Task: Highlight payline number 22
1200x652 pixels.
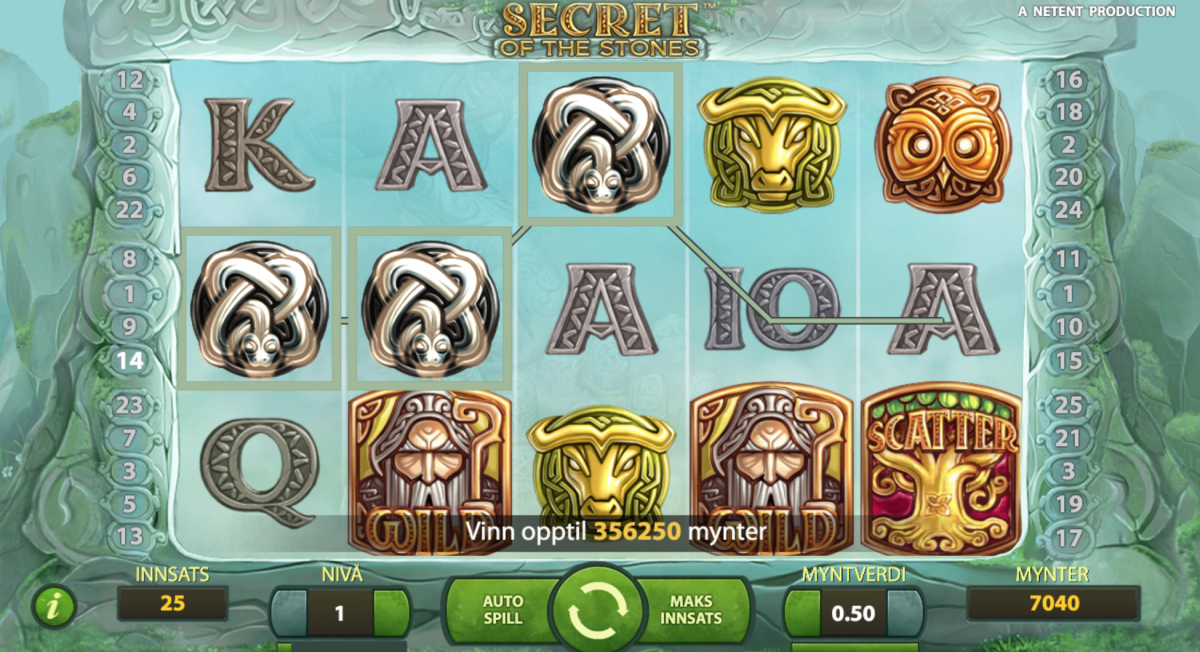Action: [x=130, y=210]
